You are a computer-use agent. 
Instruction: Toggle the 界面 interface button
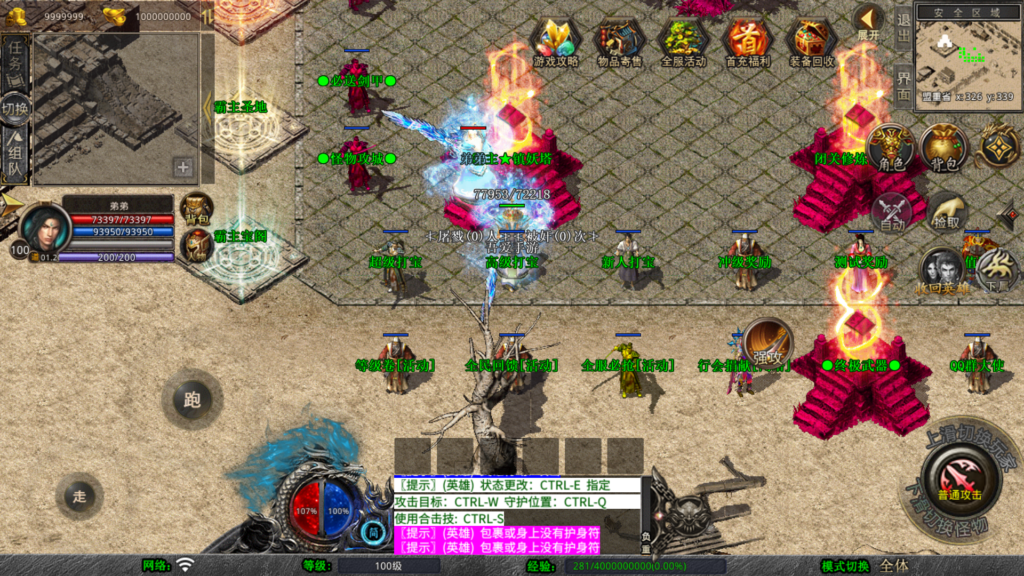click(x=903, y=84)
